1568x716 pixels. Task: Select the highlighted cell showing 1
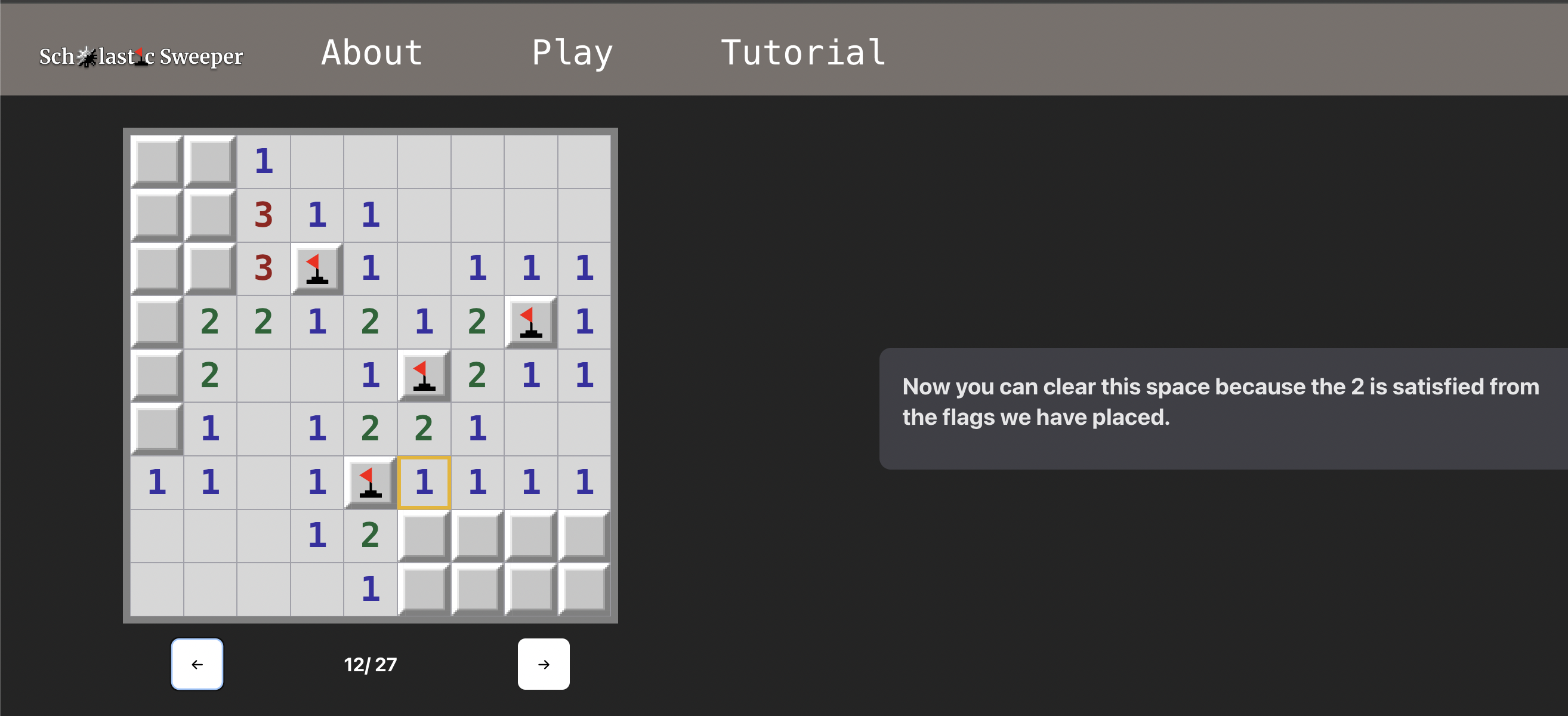tap(424, 481)
